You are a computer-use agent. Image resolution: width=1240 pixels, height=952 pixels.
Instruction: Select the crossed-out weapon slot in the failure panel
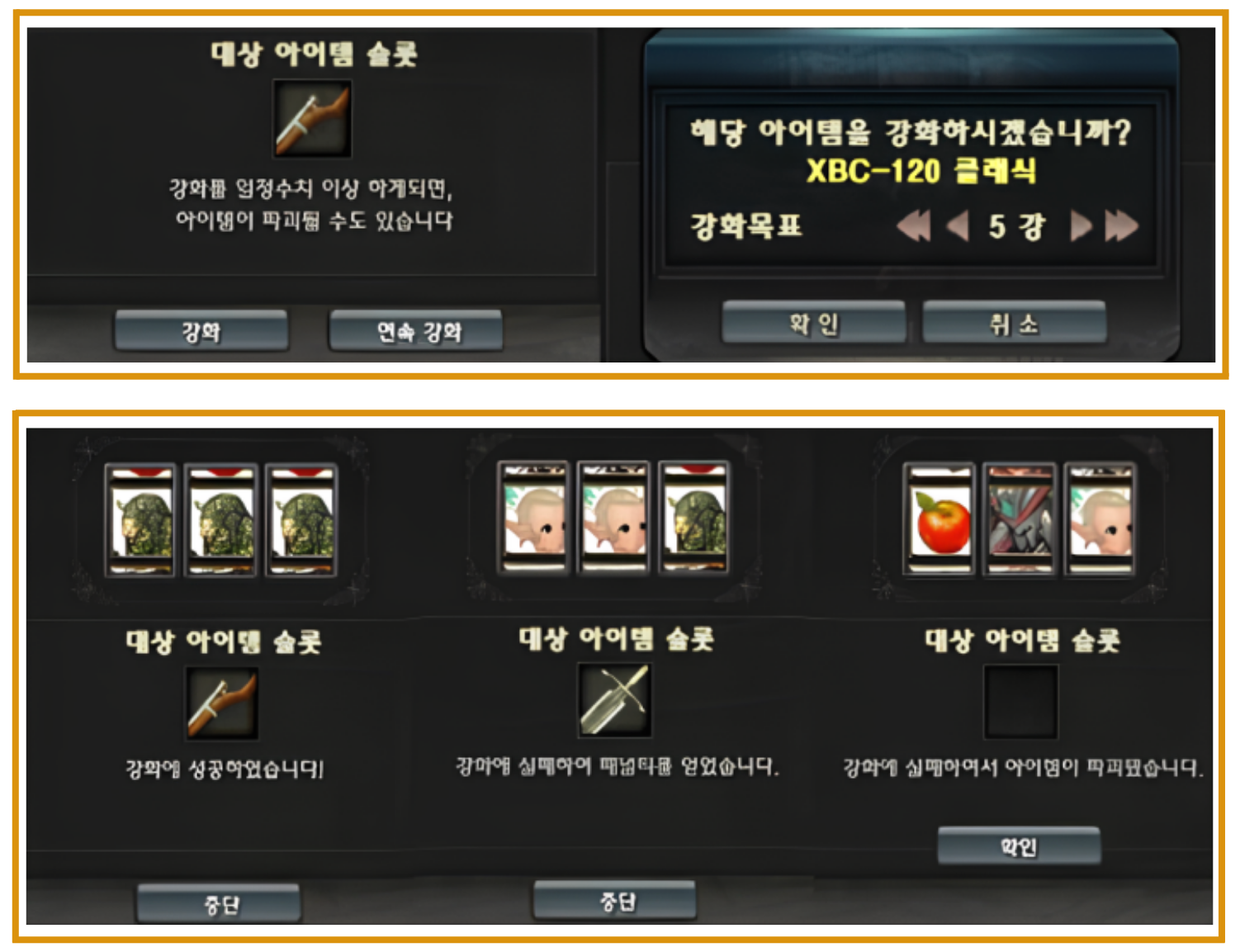coord(614,701)
